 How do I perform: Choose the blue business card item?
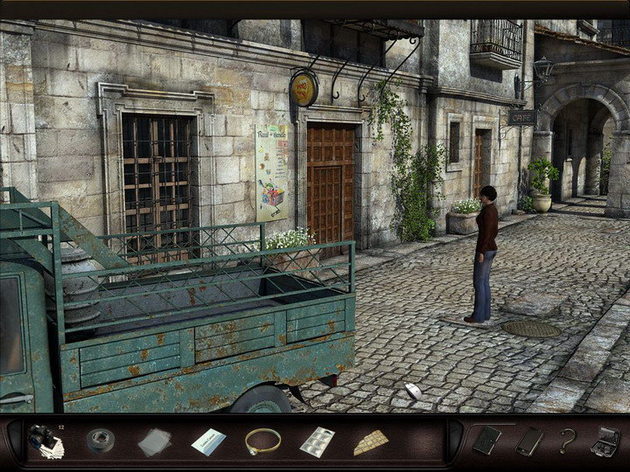(x=208, y=441)
